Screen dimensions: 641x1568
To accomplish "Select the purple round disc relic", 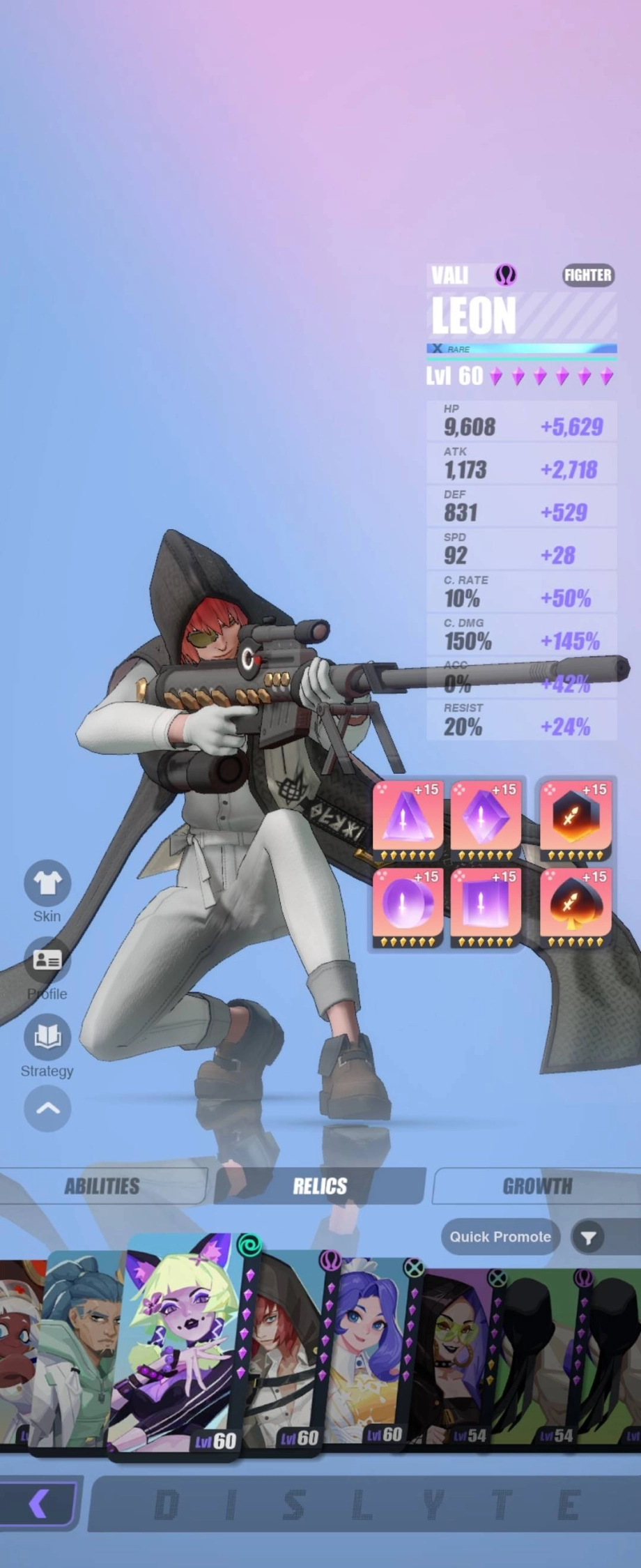I will tap(408, 905).
